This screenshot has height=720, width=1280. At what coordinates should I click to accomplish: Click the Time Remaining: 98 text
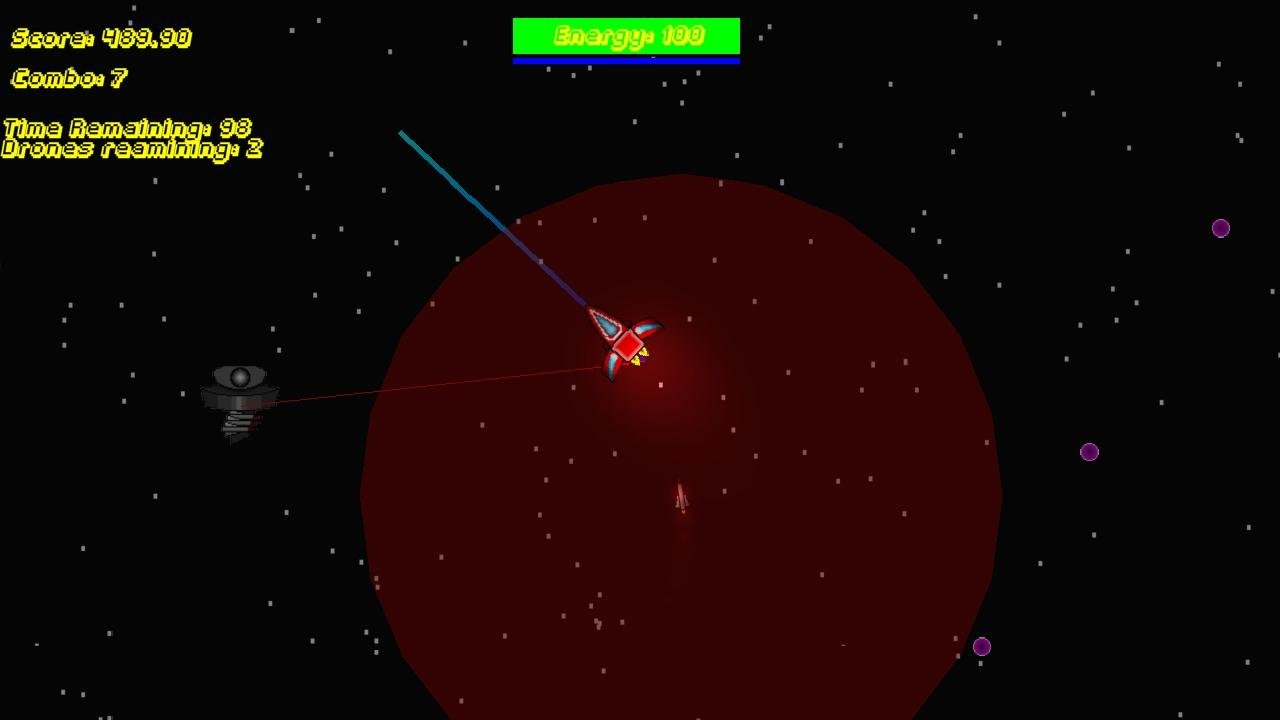coord(128,129)
